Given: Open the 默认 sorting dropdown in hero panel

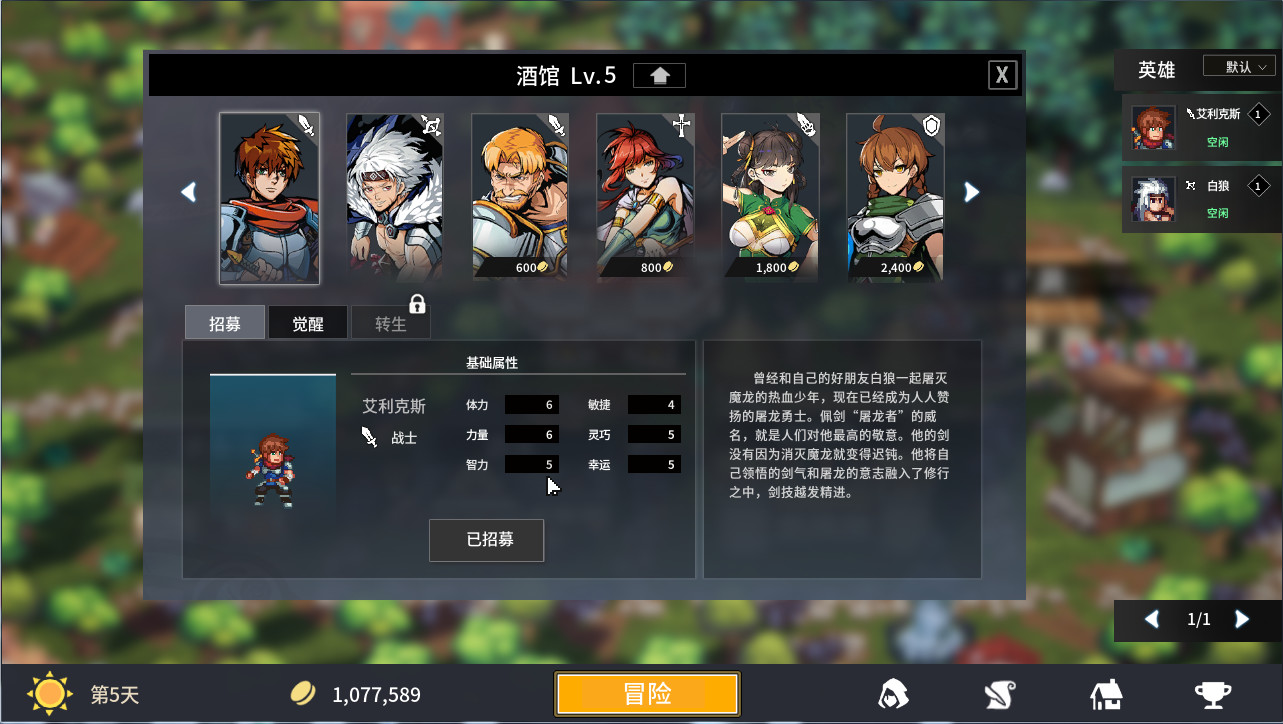Looking at the screenshot, I should tap(1238, 66).
